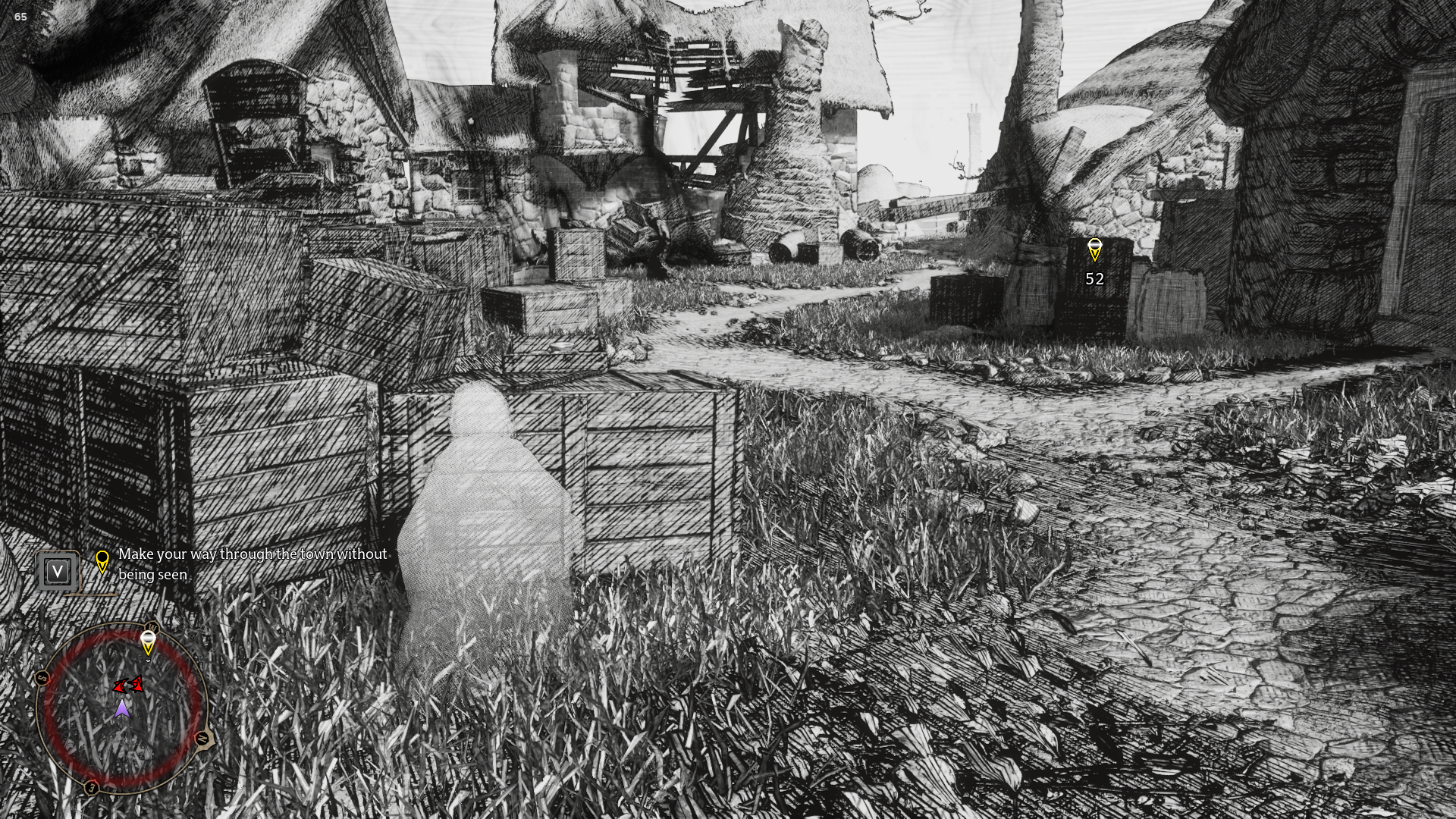Select the yellow objective pin on the minimap
1456x819 pixels.
point(148,642)
